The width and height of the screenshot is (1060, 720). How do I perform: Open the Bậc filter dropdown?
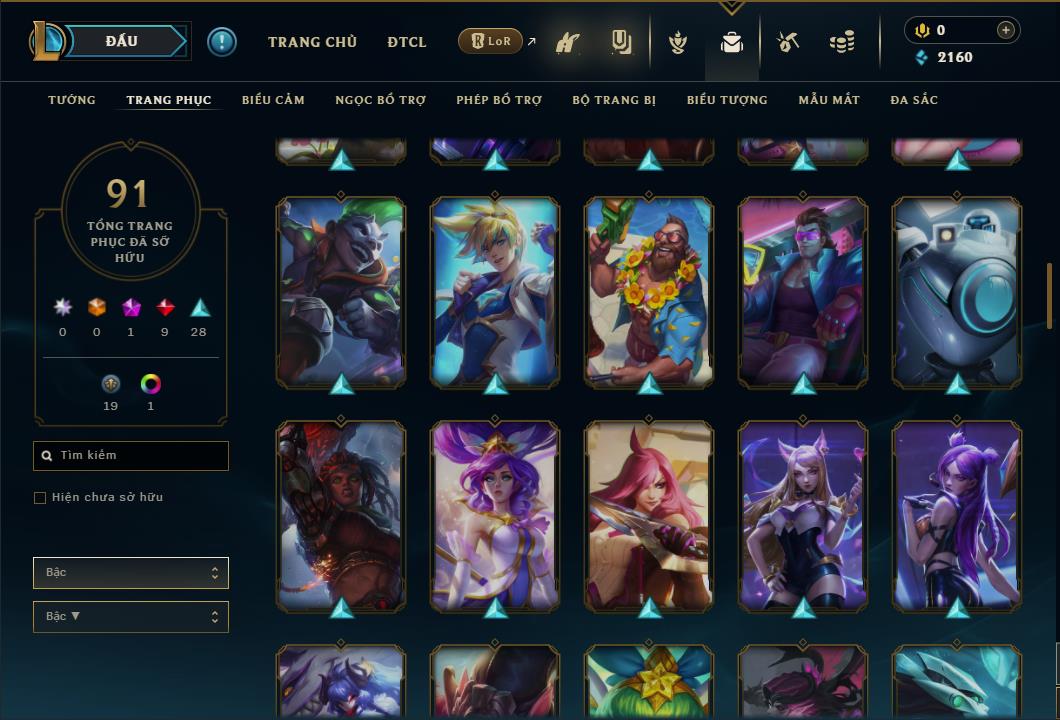tap(131, 573)
